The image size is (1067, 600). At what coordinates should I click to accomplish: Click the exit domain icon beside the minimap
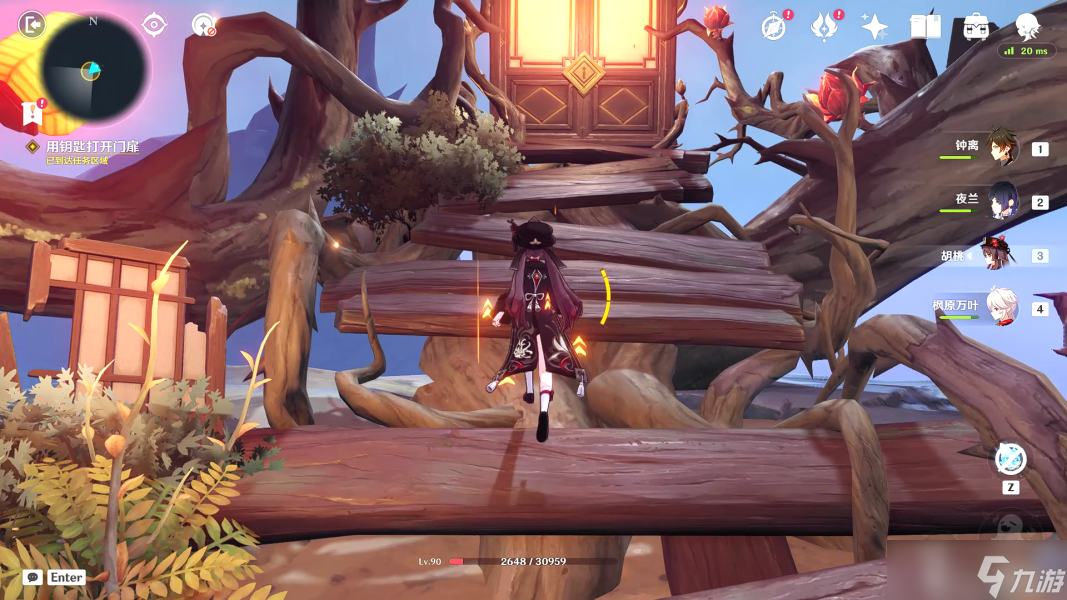click(x=31, y=24)
